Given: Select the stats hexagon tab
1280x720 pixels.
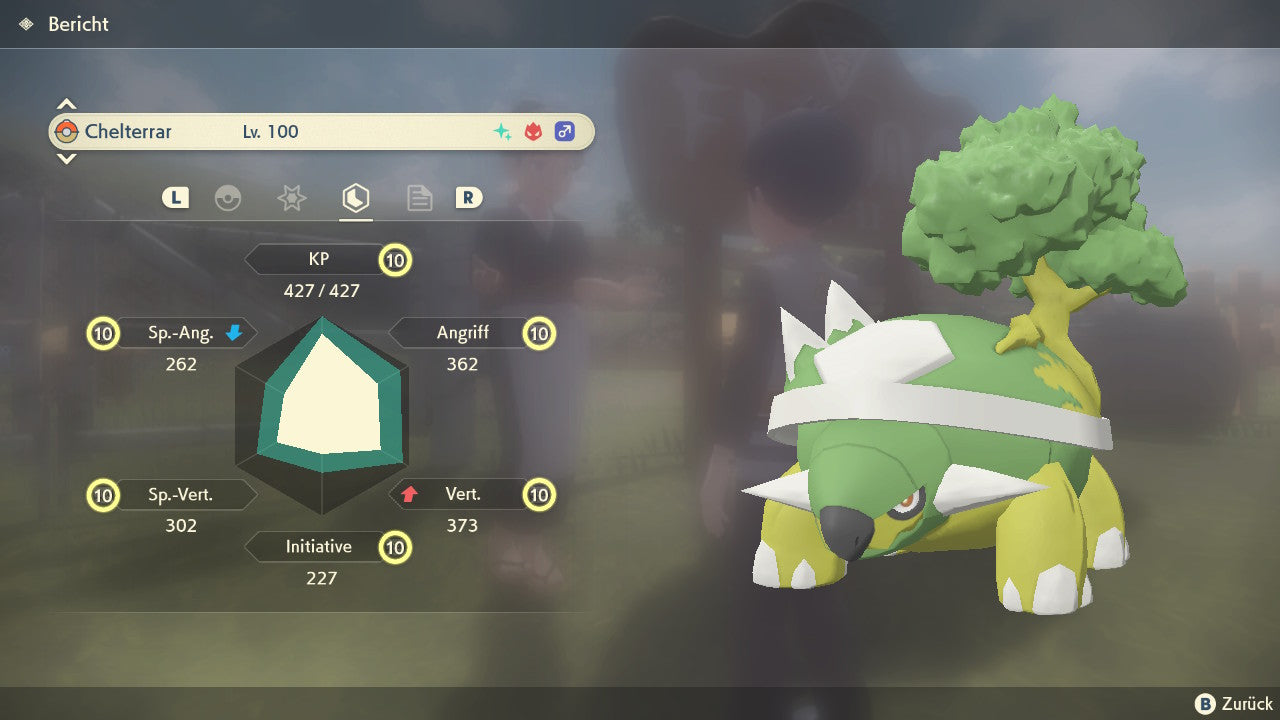Looking at the screenshot, I should 355,198.
